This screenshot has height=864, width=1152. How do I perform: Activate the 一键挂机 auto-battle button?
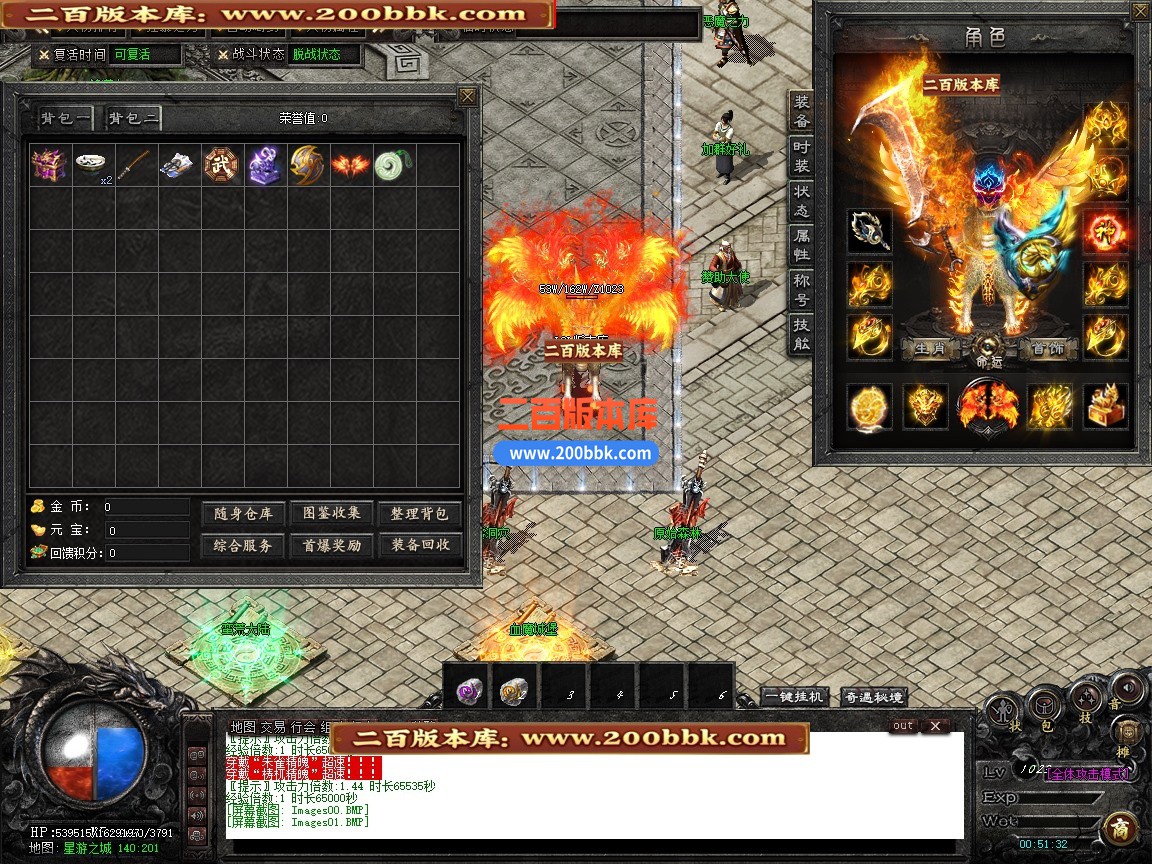tap(795, 697)
